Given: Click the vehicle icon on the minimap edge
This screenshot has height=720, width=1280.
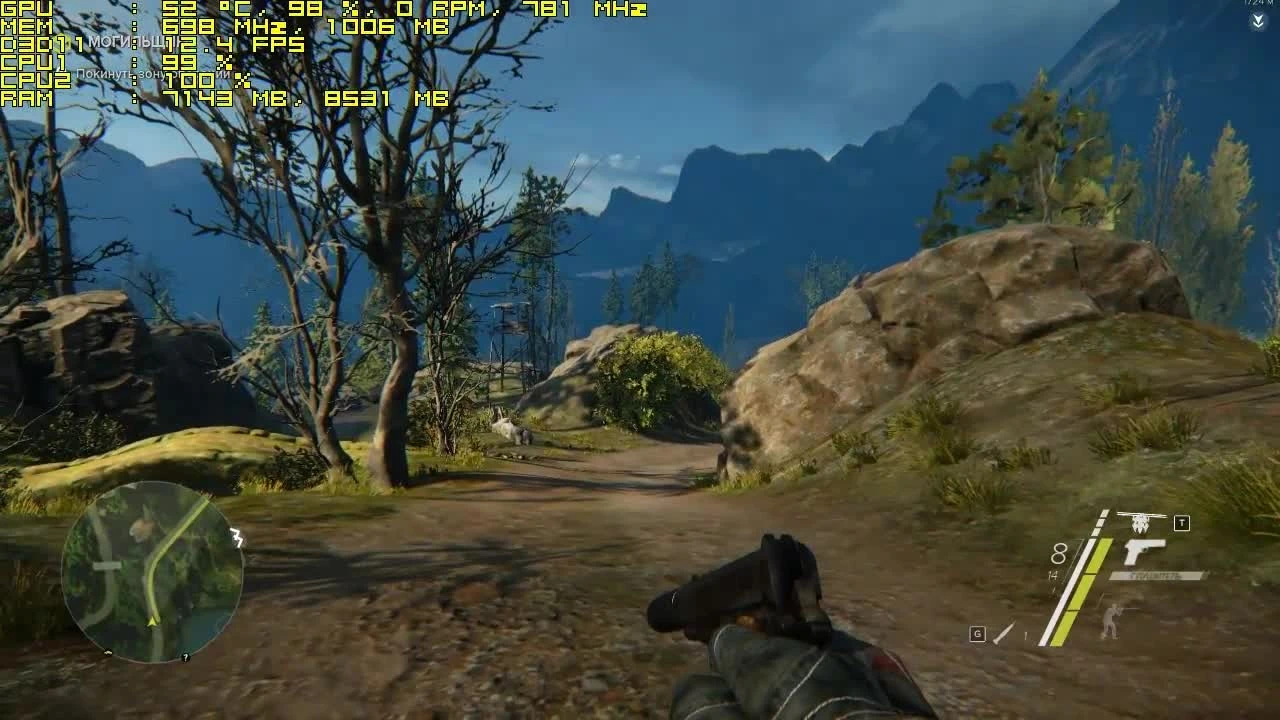Looking at the screenshot, I should 107,653.
